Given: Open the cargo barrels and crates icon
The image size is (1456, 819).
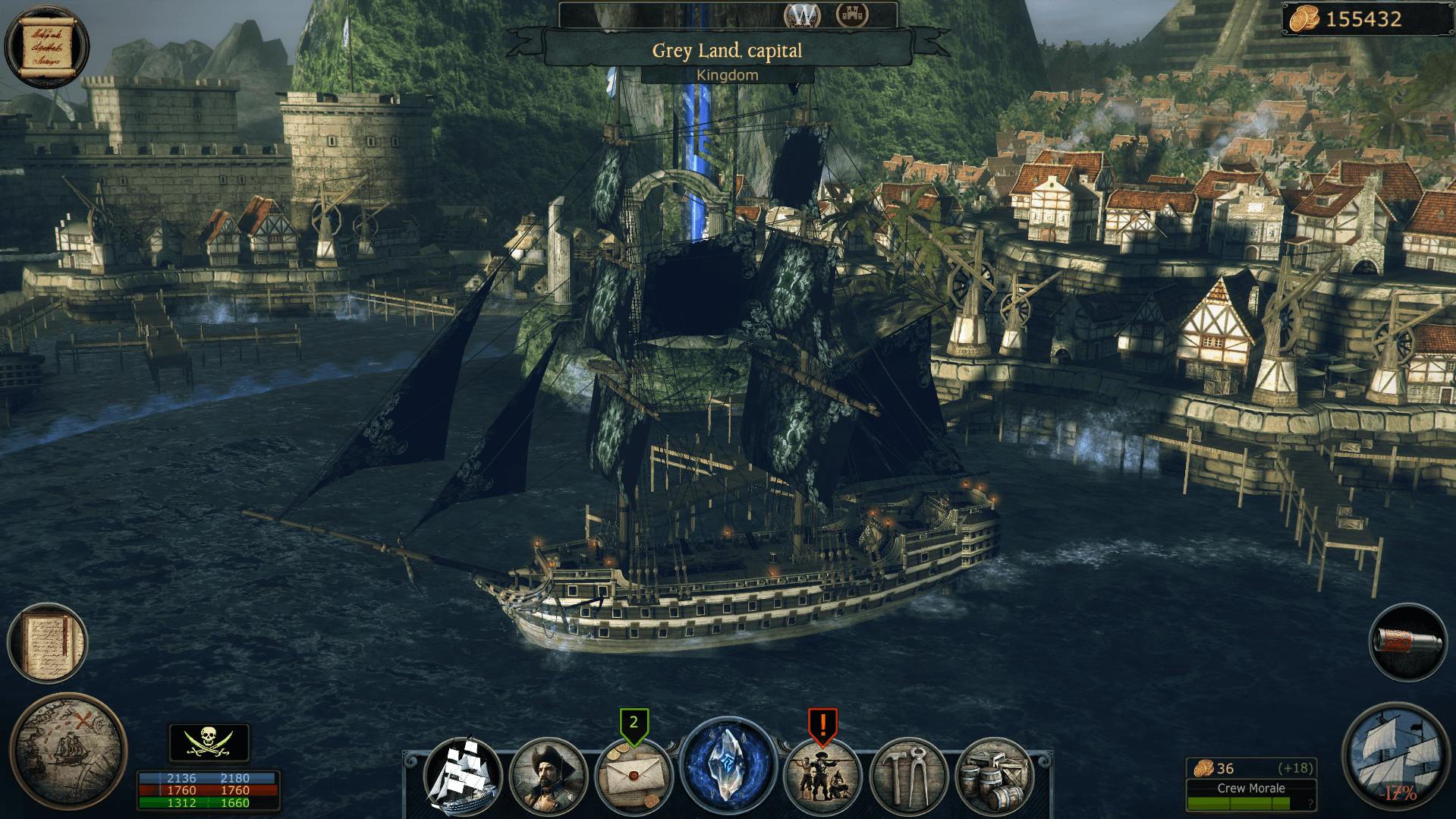Looking at the screenshot, I should pyautogui.click(x=994, y=777).
